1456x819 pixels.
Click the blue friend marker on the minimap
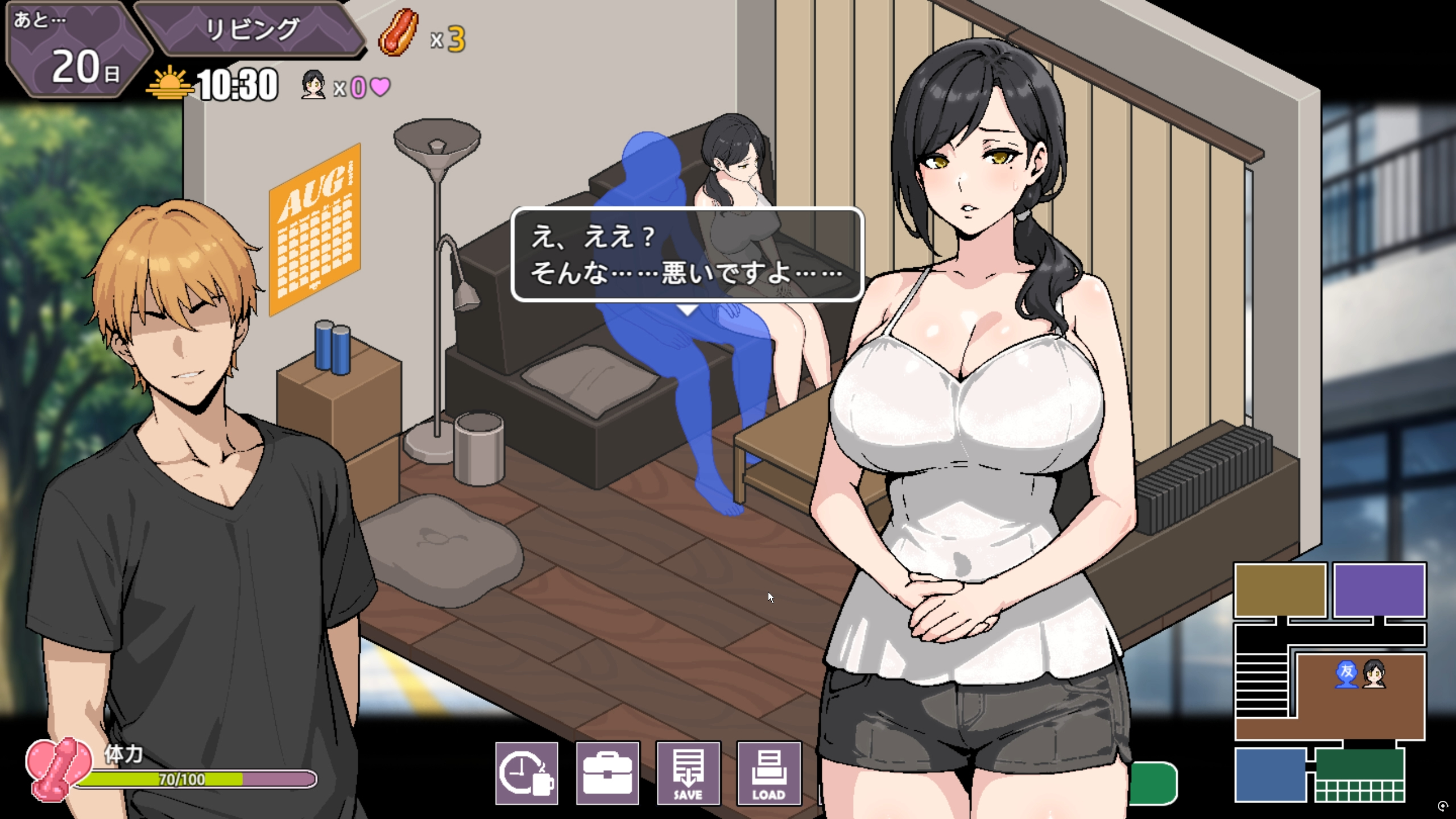coord(1346,674)
